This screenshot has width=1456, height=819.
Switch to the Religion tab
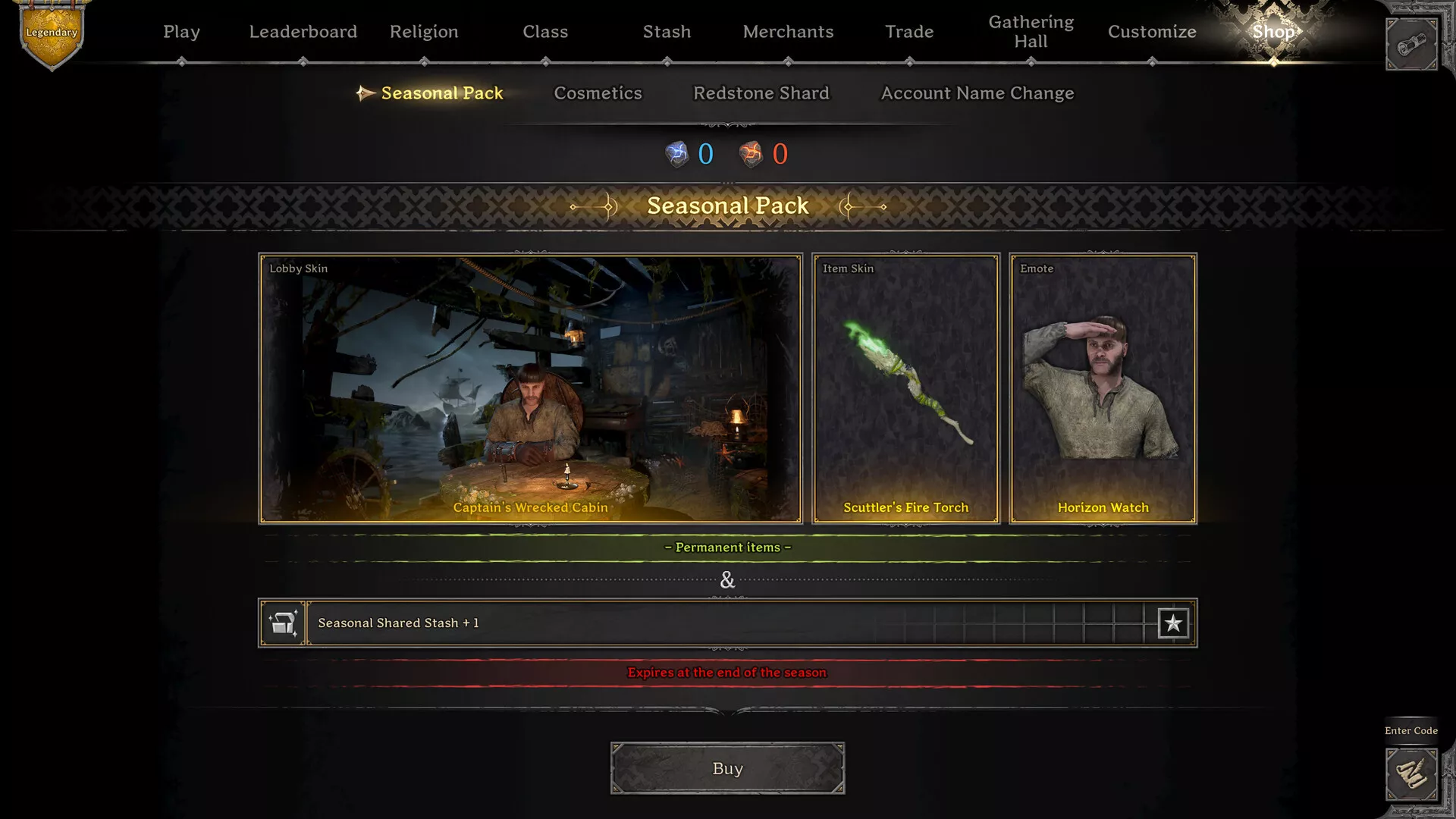point(424,32)
